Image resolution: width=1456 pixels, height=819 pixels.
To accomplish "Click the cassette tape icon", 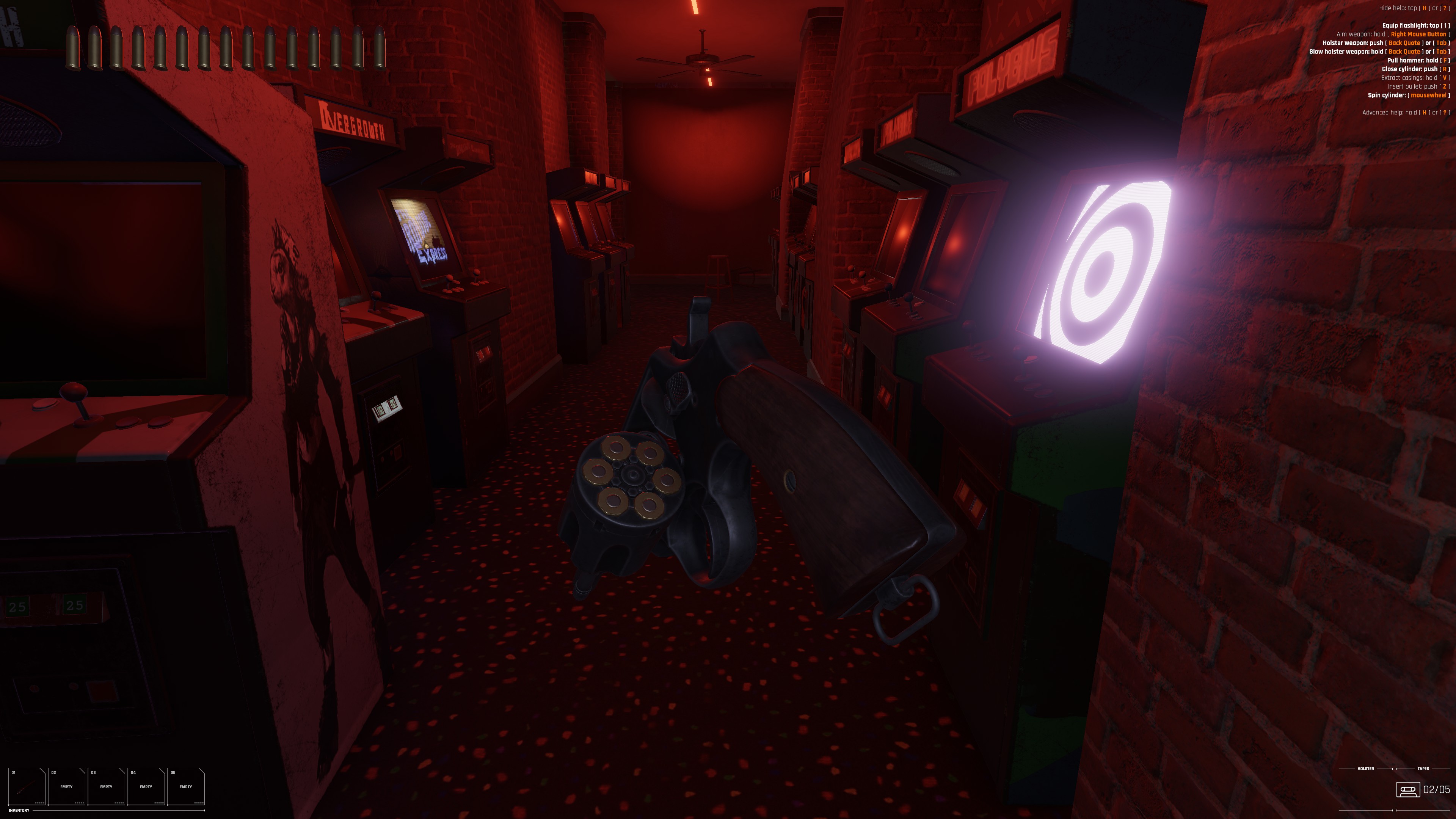I will coord(1408,789).
